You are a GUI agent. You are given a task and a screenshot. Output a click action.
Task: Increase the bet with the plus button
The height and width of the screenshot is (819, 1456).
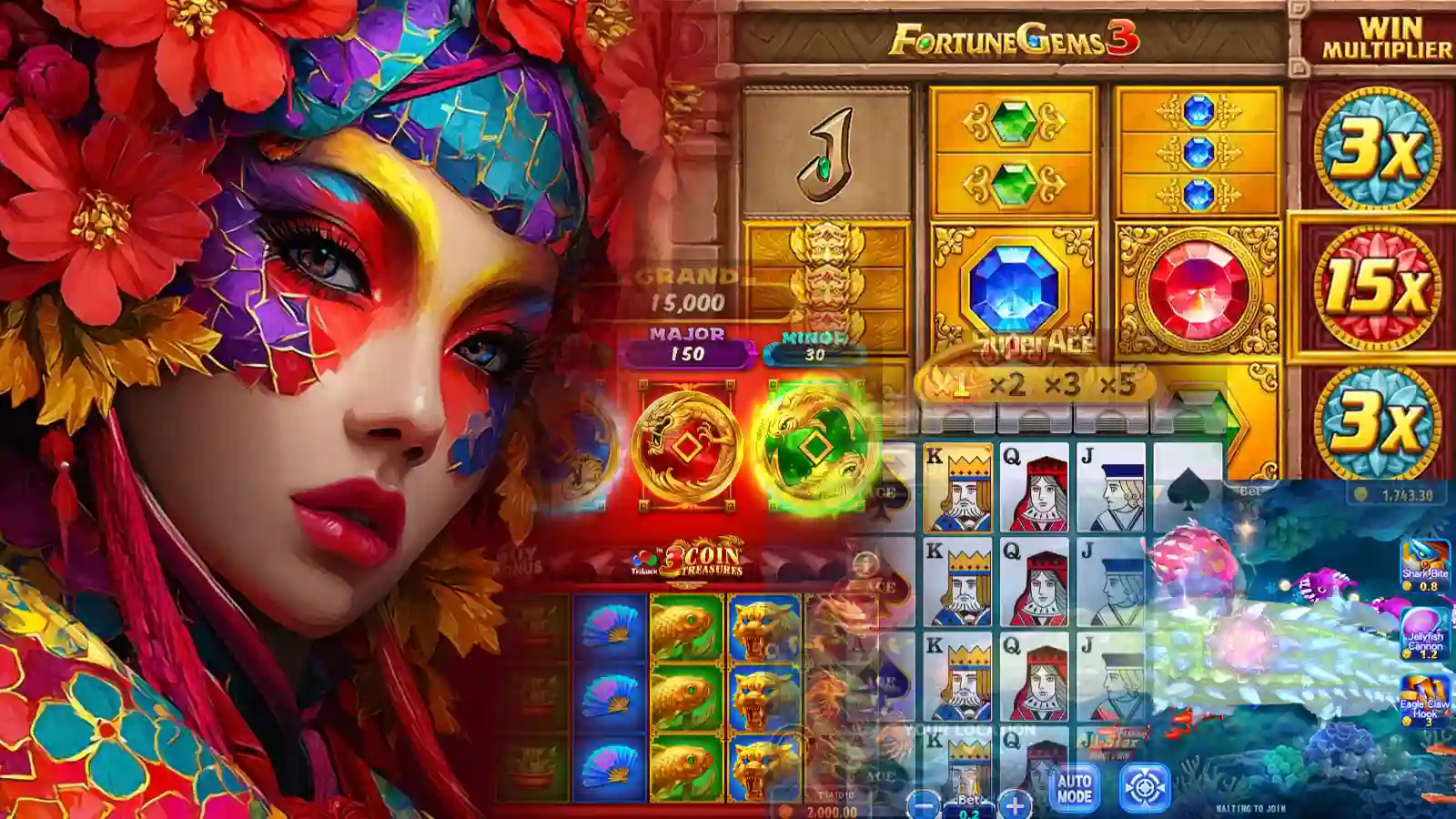point(1015,804)
